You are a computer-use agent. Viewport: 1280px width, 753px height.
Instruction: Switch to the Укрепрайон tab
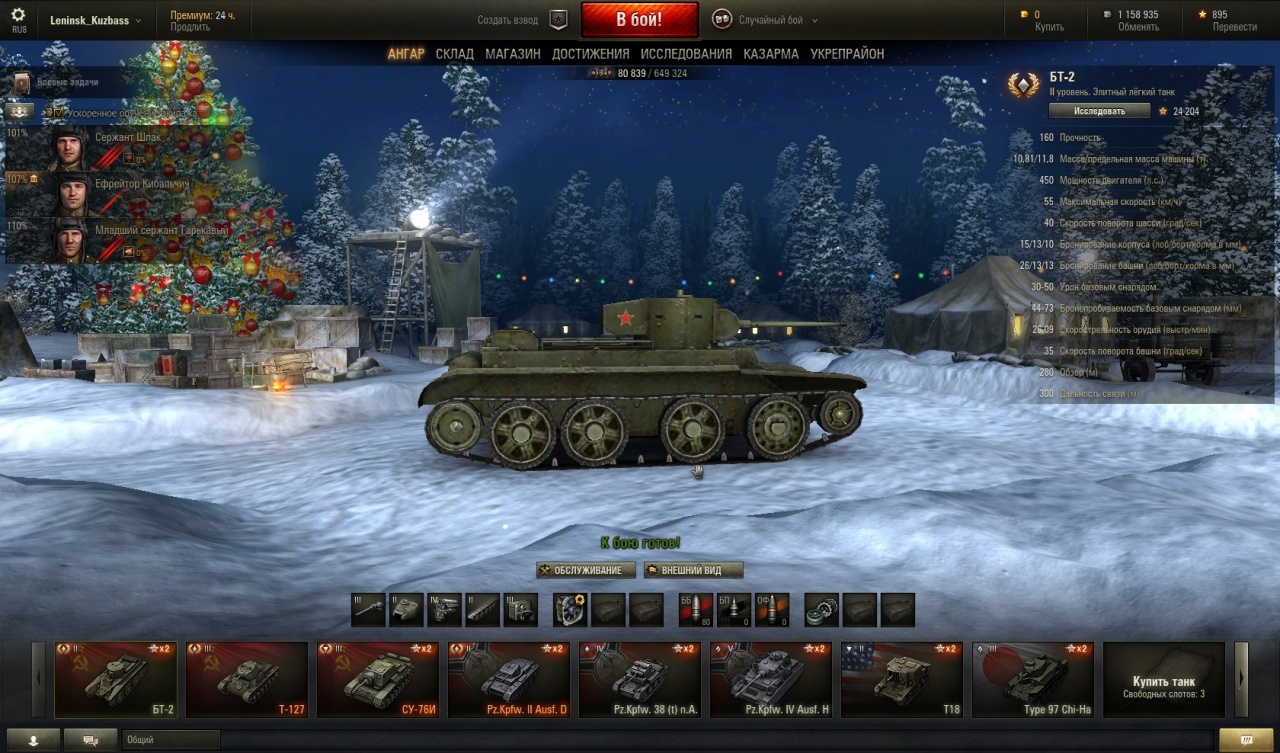tap(847, 54)
